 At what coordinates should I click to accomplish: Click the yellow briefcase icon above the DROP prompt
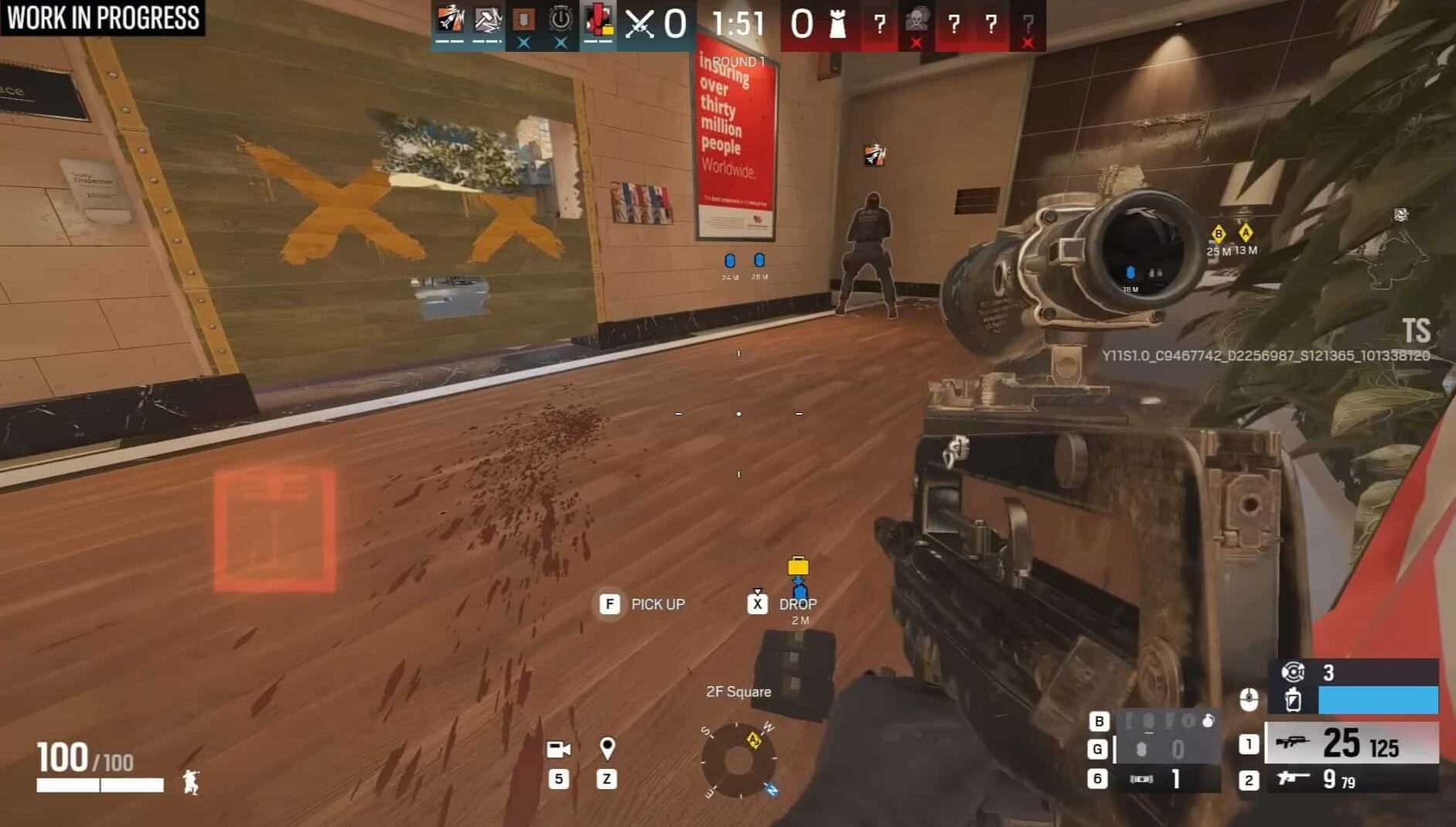(796, 566)
